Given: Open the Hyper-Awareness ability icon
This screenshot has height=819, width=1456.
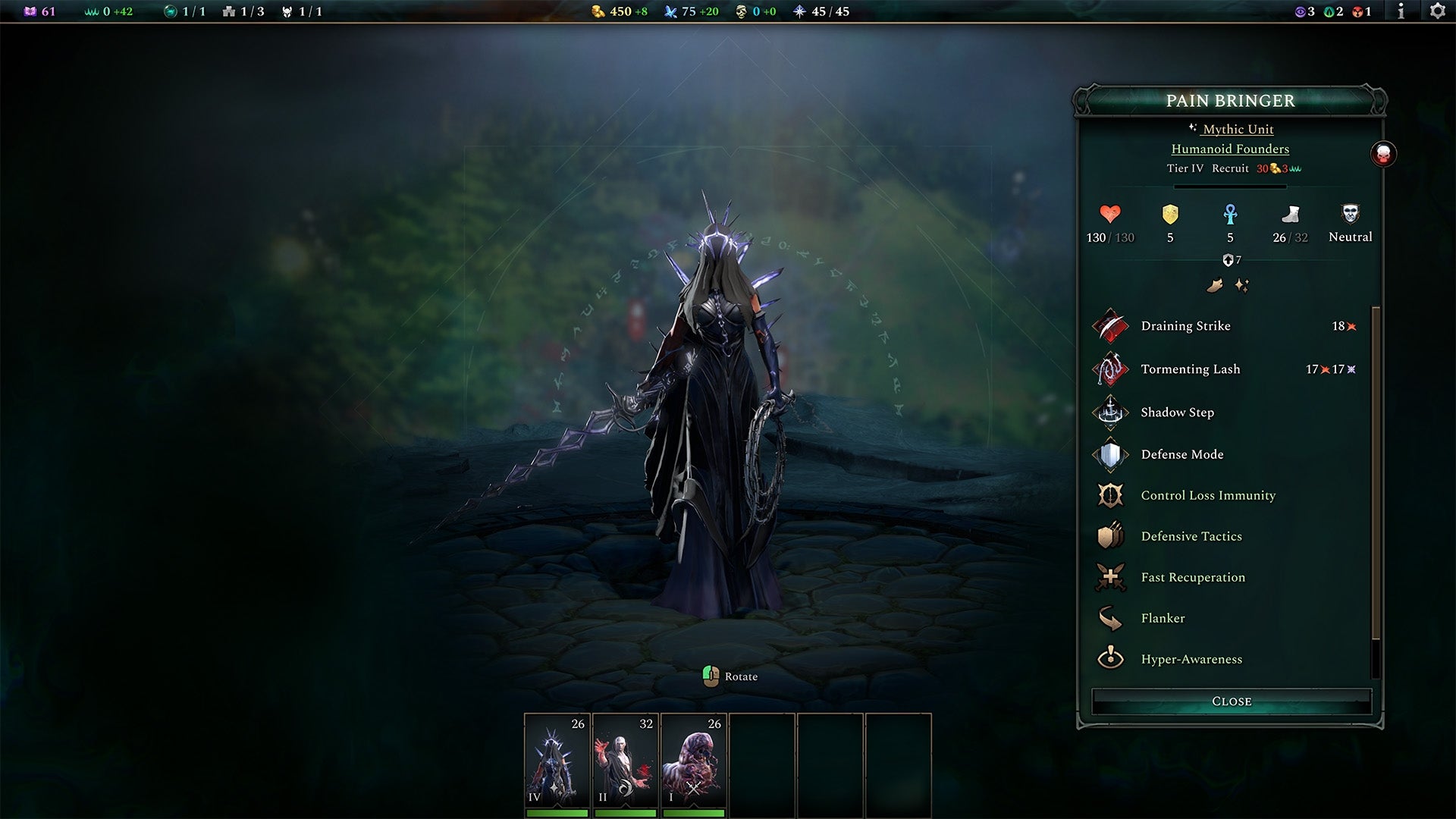Looking at the screenshot, I should [1110, 659].
